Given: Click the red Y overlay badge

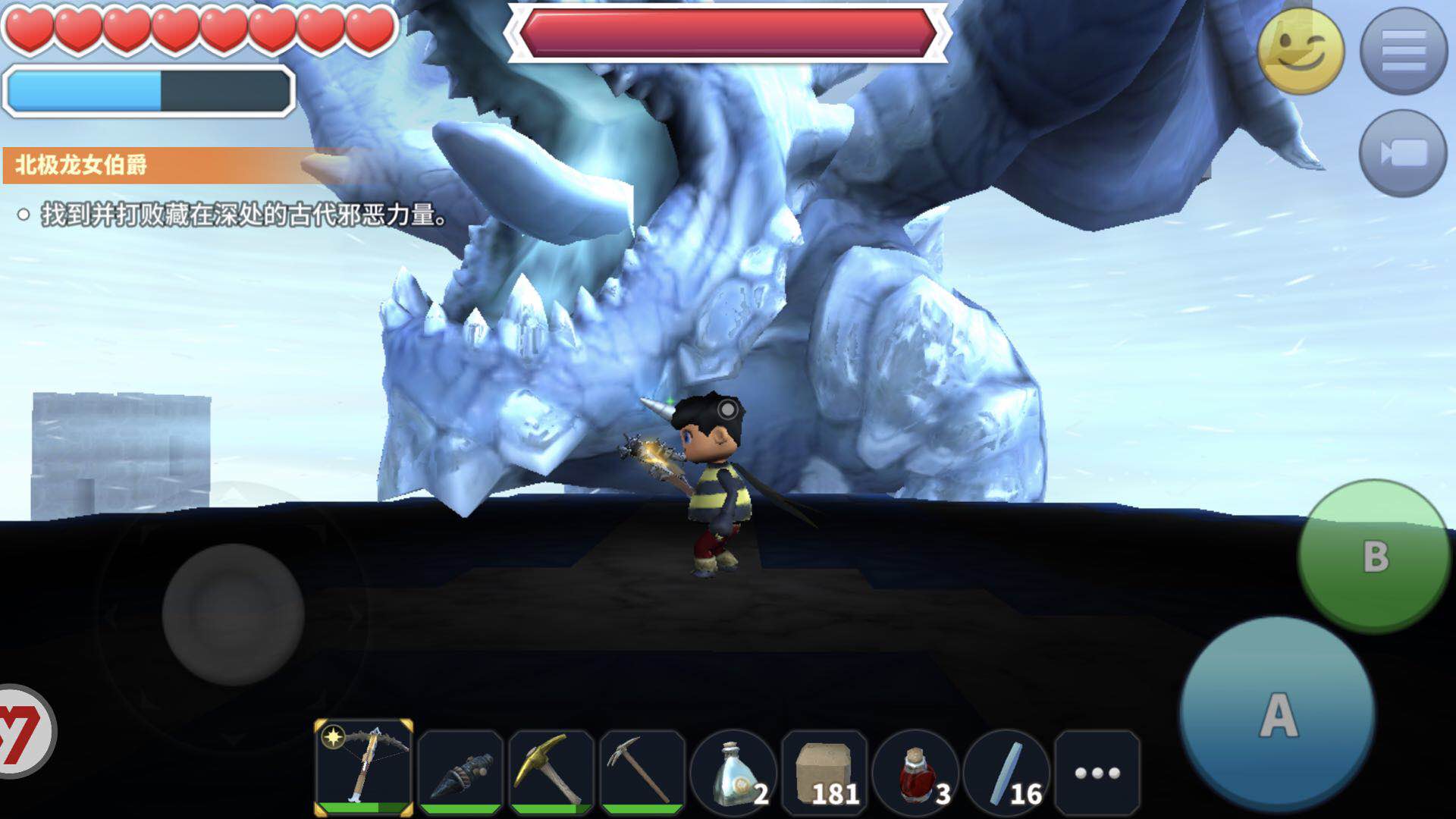Looking at the screenshot, I should click(21, 731).
